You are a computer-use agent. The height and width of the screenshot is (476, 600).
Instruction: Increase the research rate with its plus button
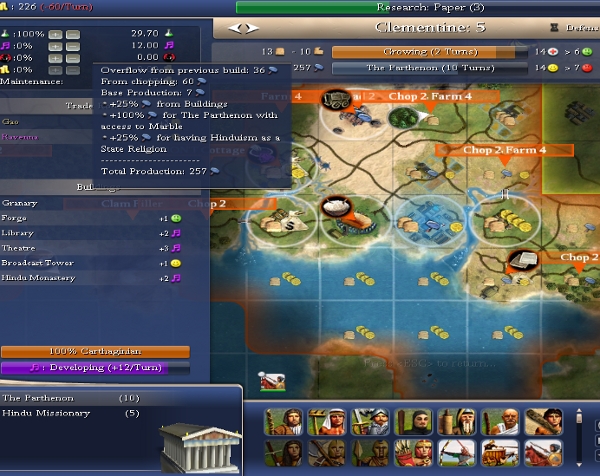pyautogui.click(x=56, y=33)
